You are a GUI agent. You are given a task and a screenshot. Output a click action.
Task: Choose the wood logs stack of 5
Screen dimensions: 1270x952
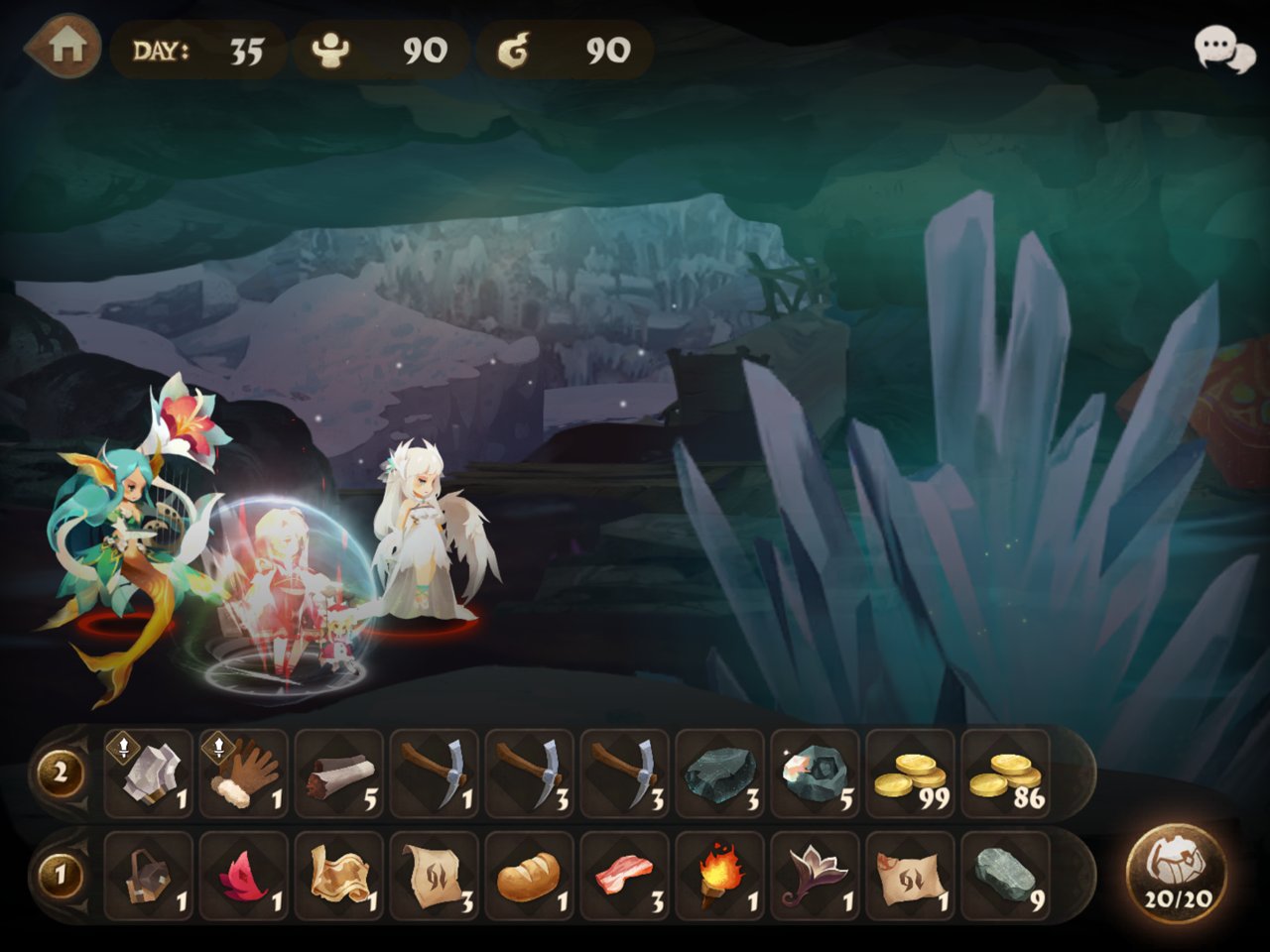[339, 773]
